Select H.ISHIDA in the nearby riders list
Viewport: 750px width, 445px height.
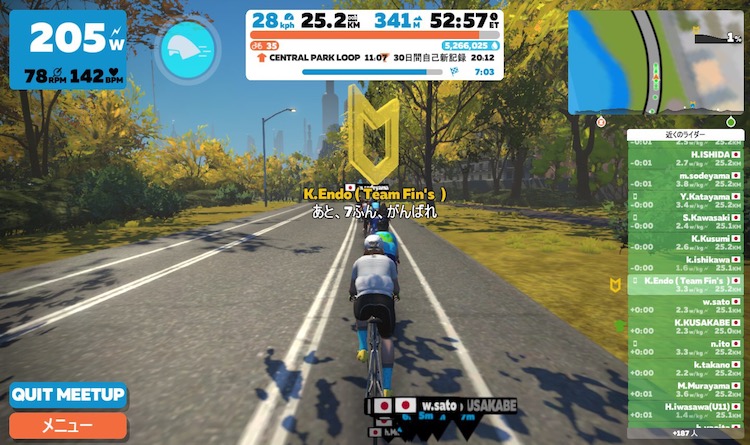pyautogui.click(x=686, y=158)
